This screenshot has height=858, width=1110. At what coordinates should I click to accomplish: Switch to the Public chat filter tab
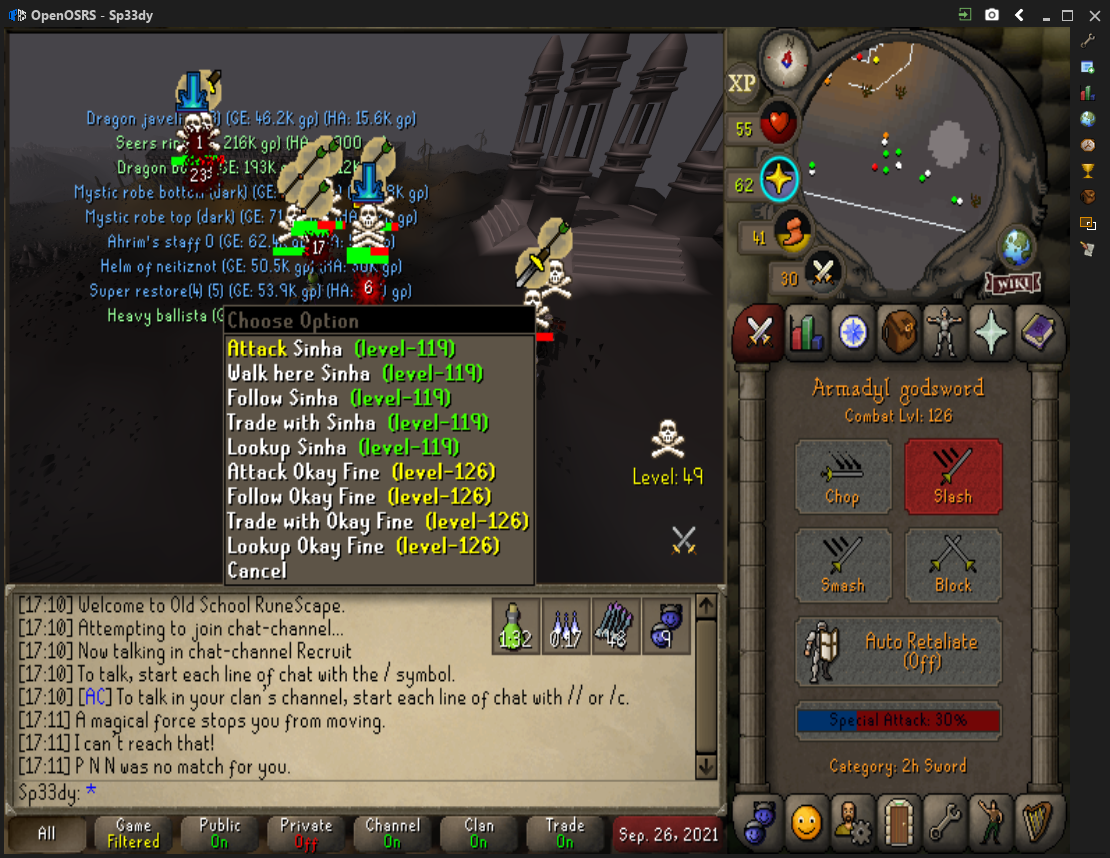click(220, 833)
